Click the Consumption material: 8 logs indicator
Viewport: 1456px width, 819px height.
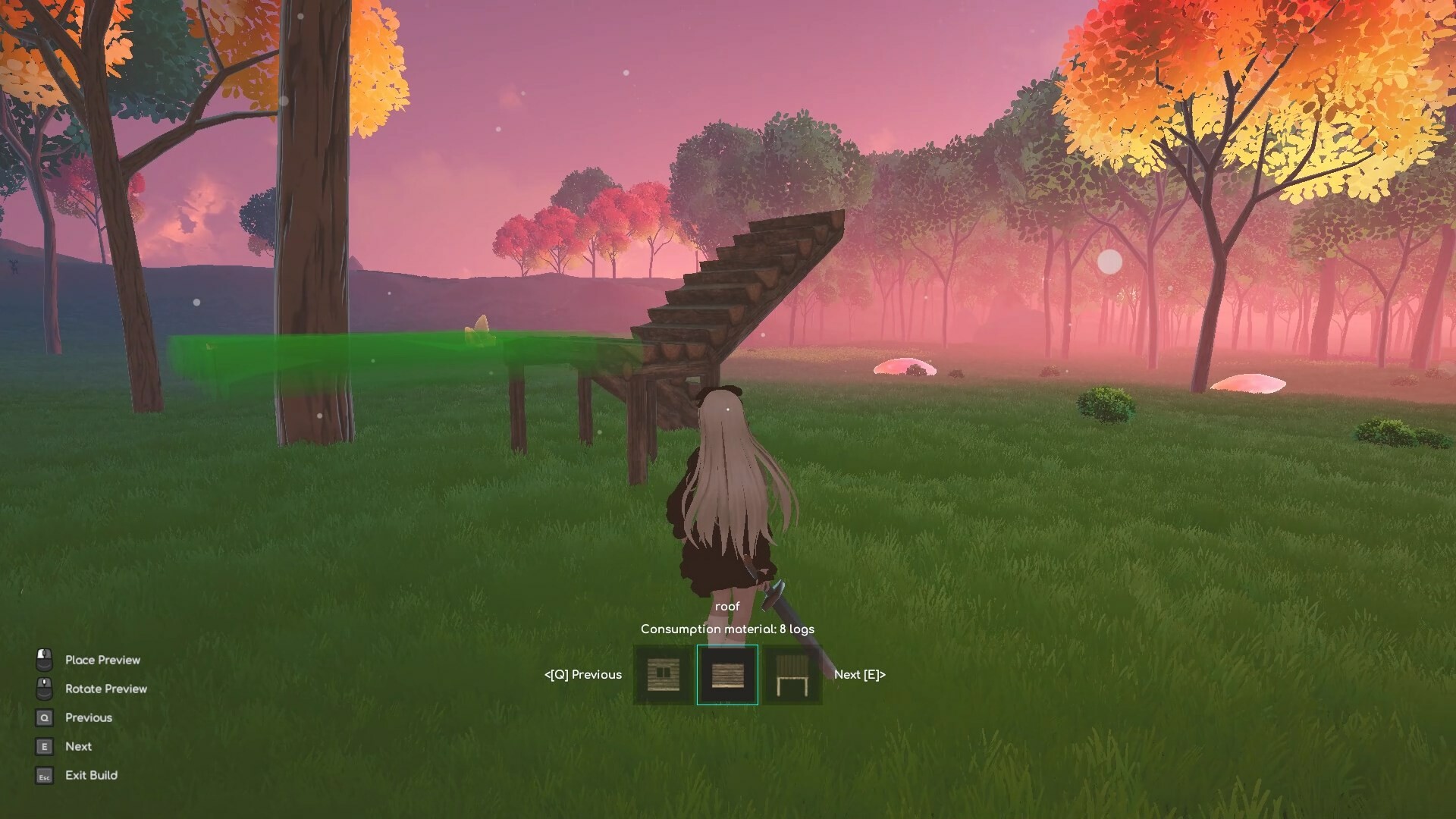click(x=727, y=629)
